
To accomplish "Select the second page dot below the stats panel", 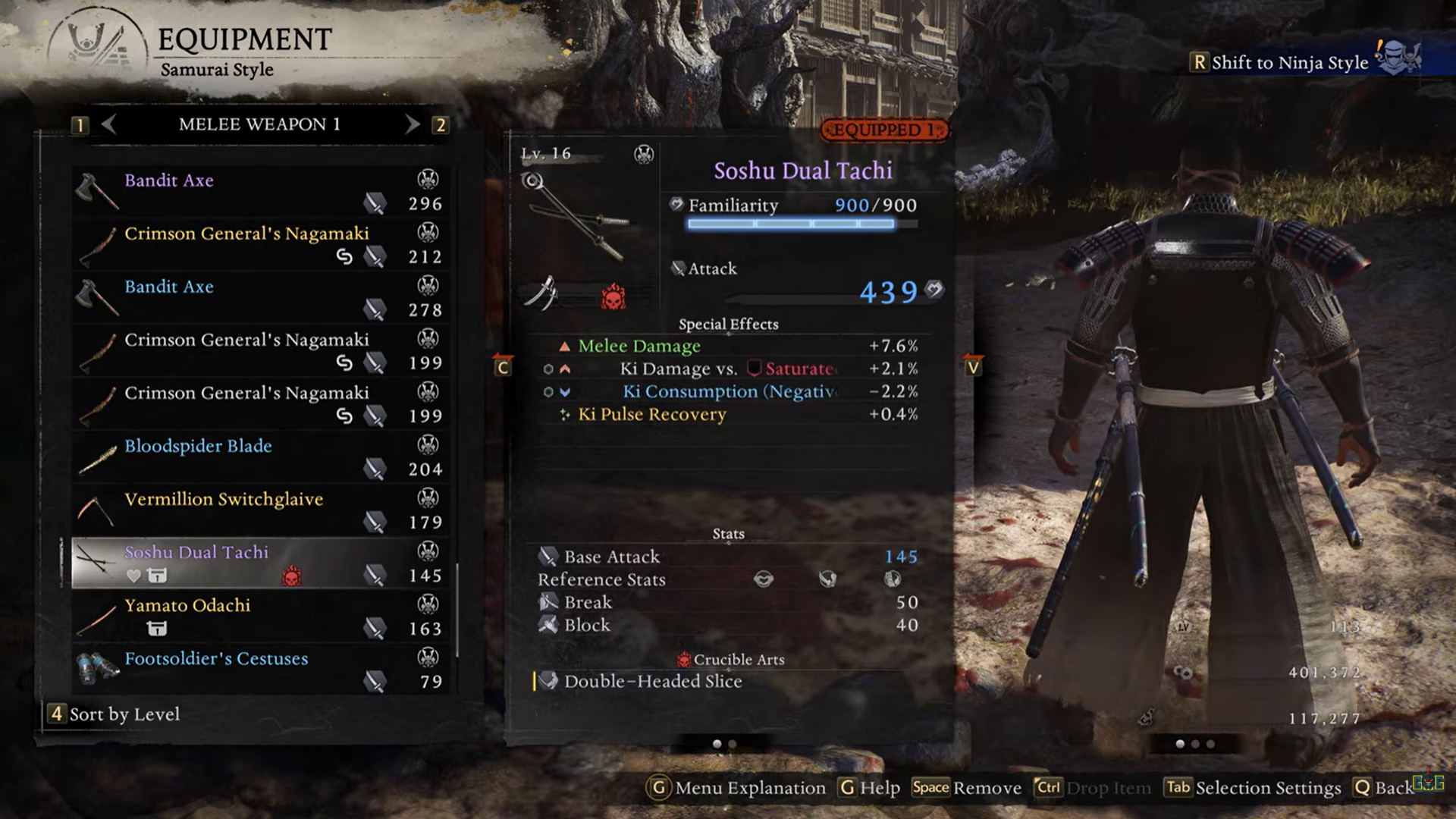I will coord(734,745).
